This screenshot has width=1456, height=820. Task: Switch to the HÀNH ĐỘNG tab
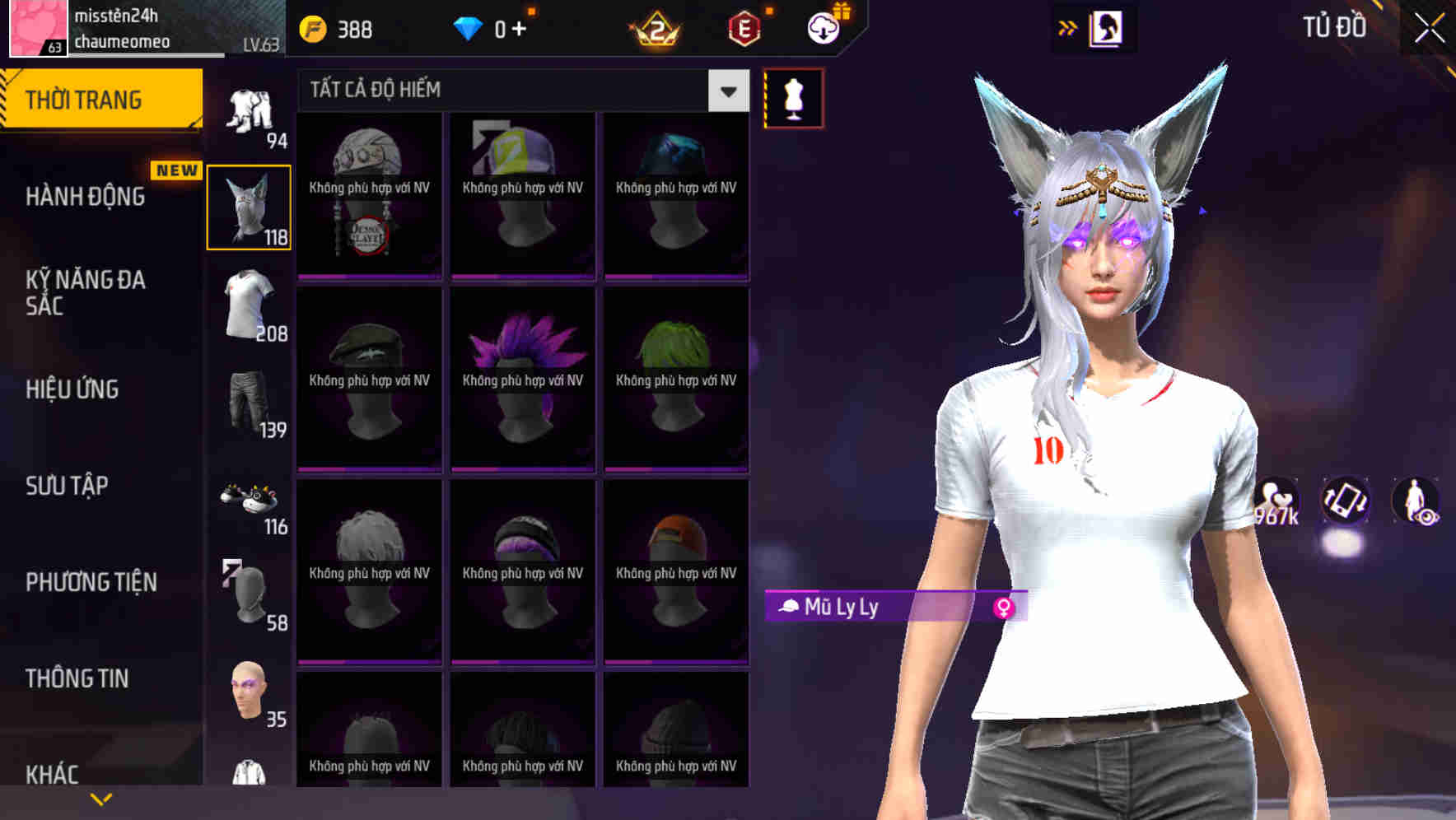[85, 197]
